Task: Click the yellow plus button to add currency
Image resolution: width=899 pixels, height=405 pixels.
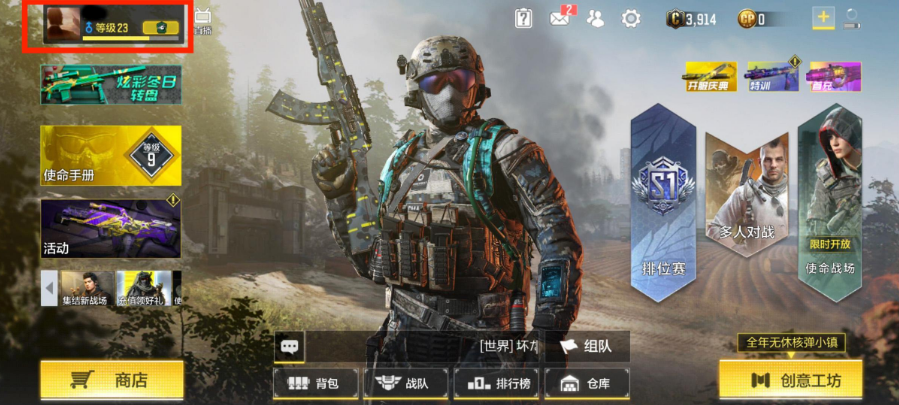Action: [x=823, y=18]
